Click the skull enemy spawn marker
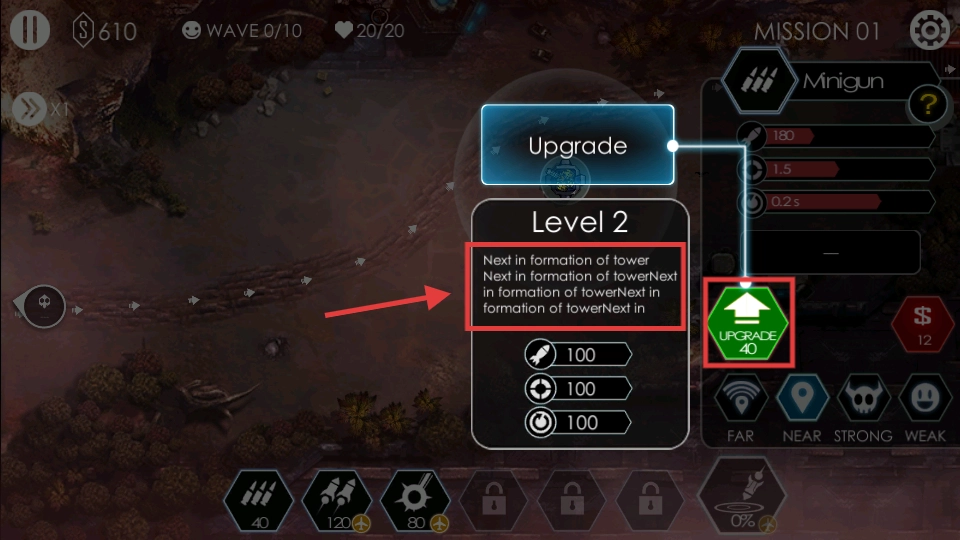Viewport: 960px width, 540px height. pos(44,301)
